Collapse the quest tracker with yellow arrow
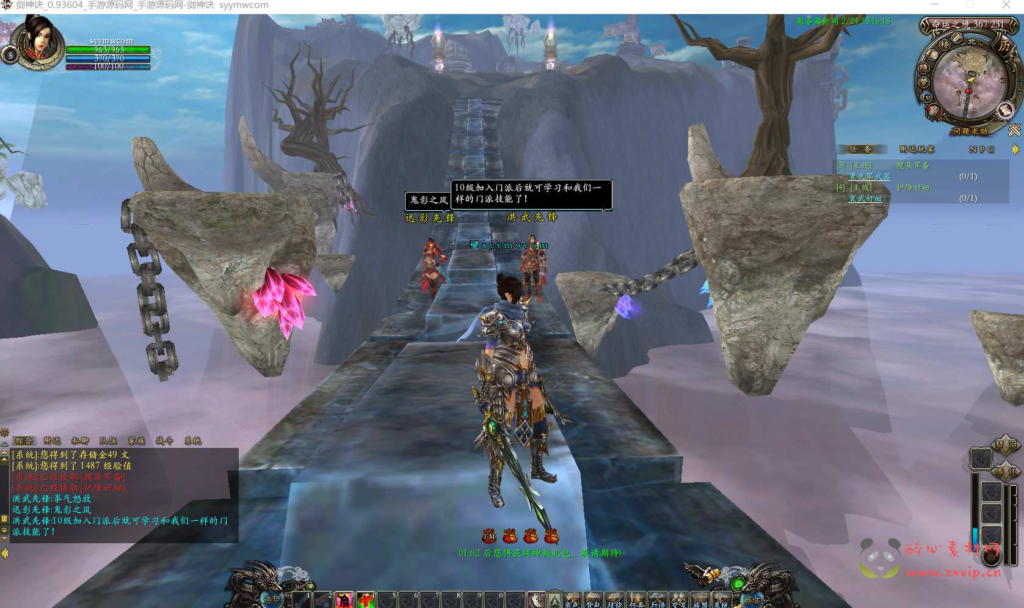The width and height of the screenshot is (1024, 608). tap(1016, 149)
